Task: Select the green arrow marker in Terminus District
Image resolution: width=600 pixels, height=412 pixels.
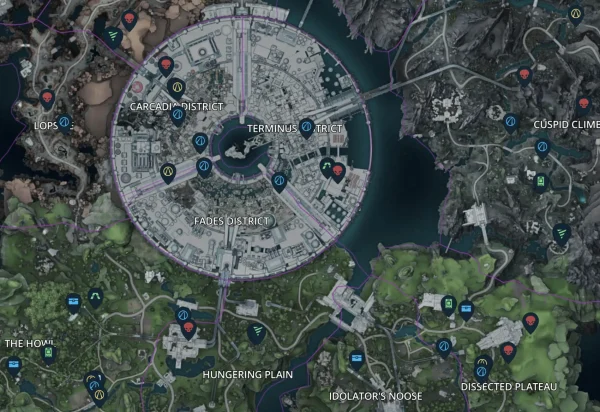Action: [x=326, y=168]
